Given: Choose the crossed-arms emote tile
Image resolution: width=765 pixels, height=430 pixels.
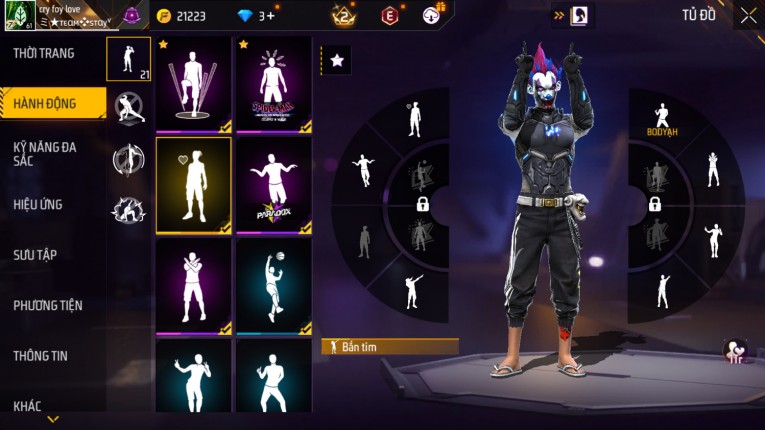Looking at the screenshot, I should click(194, 285).
